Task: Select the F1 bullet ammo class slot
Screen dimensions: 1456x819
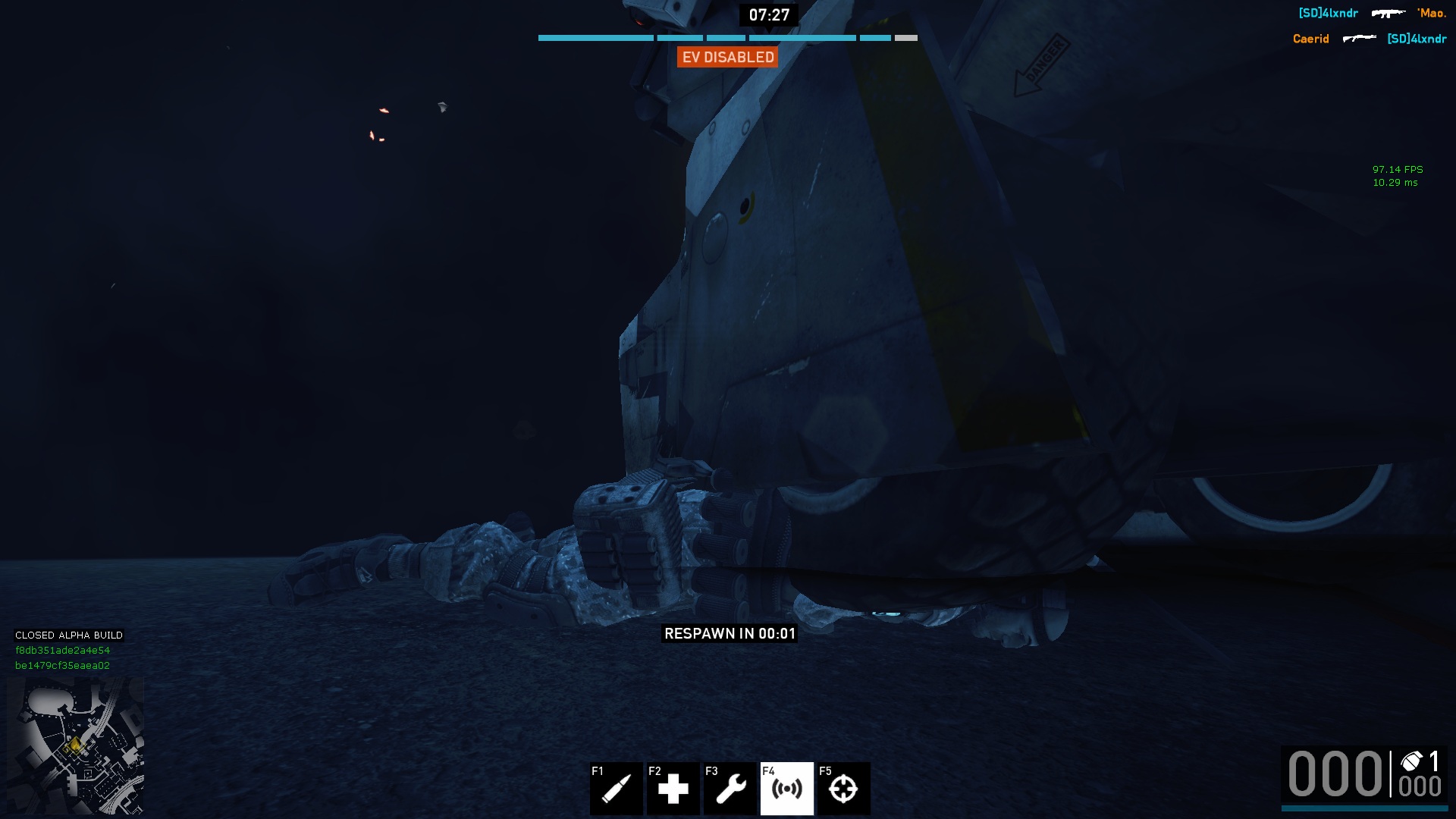Action: pyautogui.click(x=616, y=789)
